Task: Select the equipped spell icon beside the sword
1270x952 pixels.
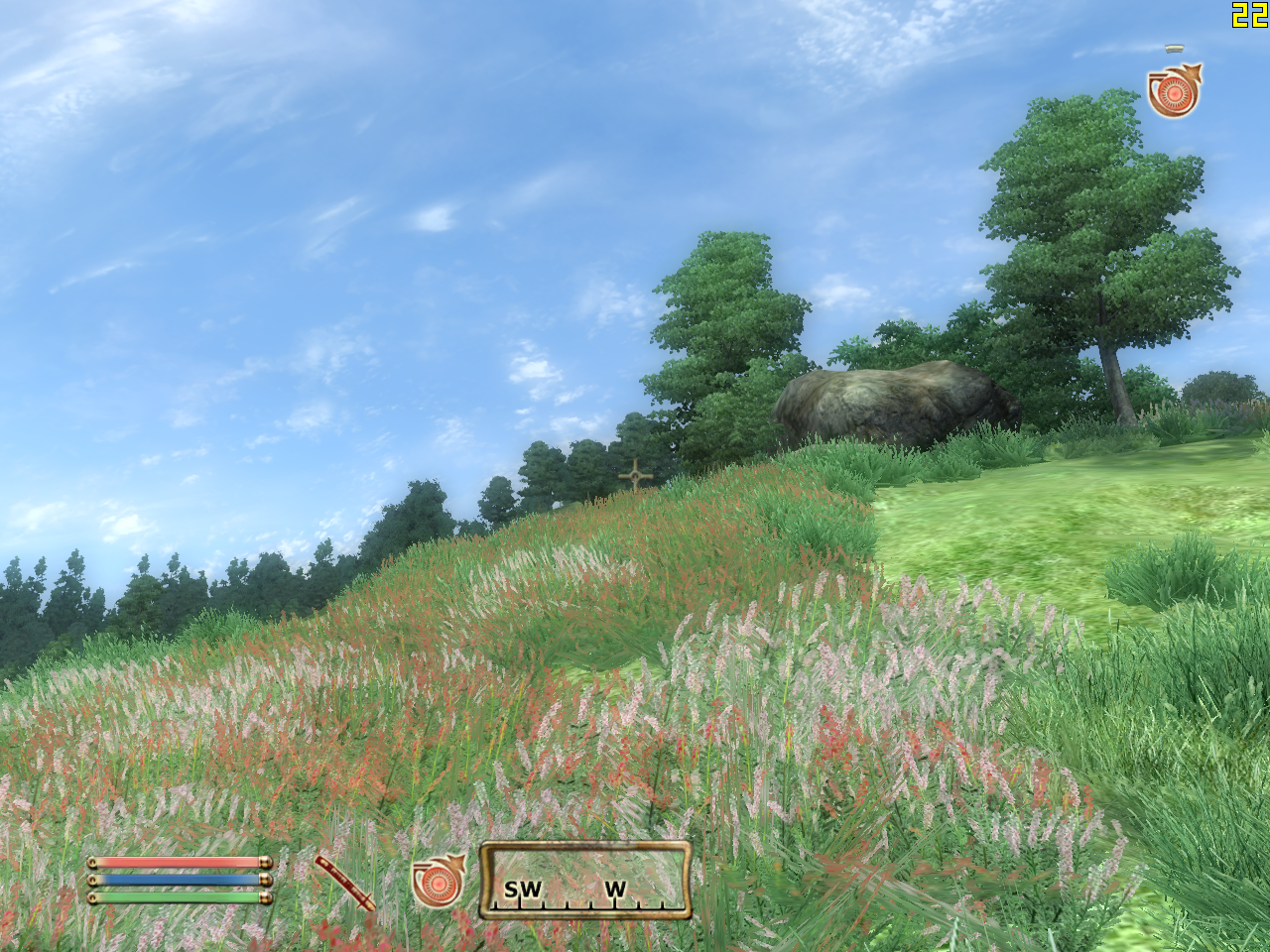Action: point(438,881)
